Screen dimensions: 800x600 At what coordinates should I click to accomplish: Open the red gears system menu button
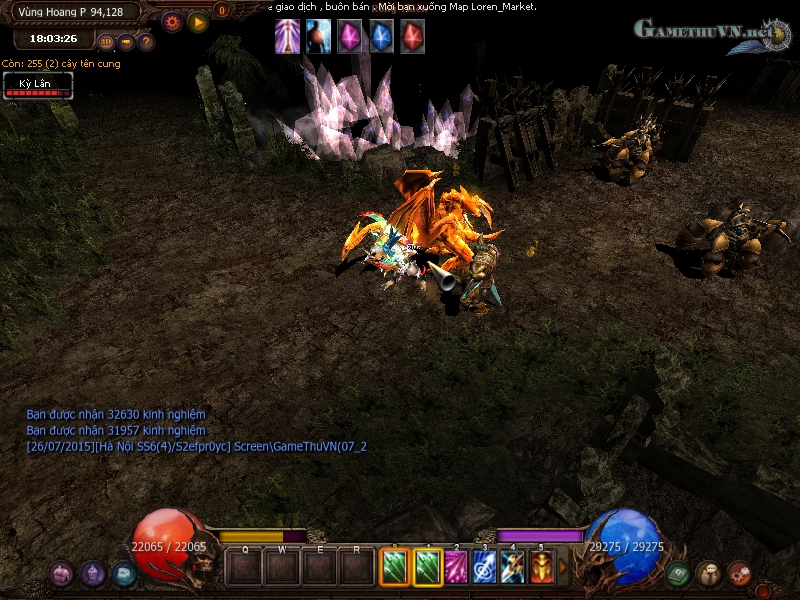click(x=739, y=573)
